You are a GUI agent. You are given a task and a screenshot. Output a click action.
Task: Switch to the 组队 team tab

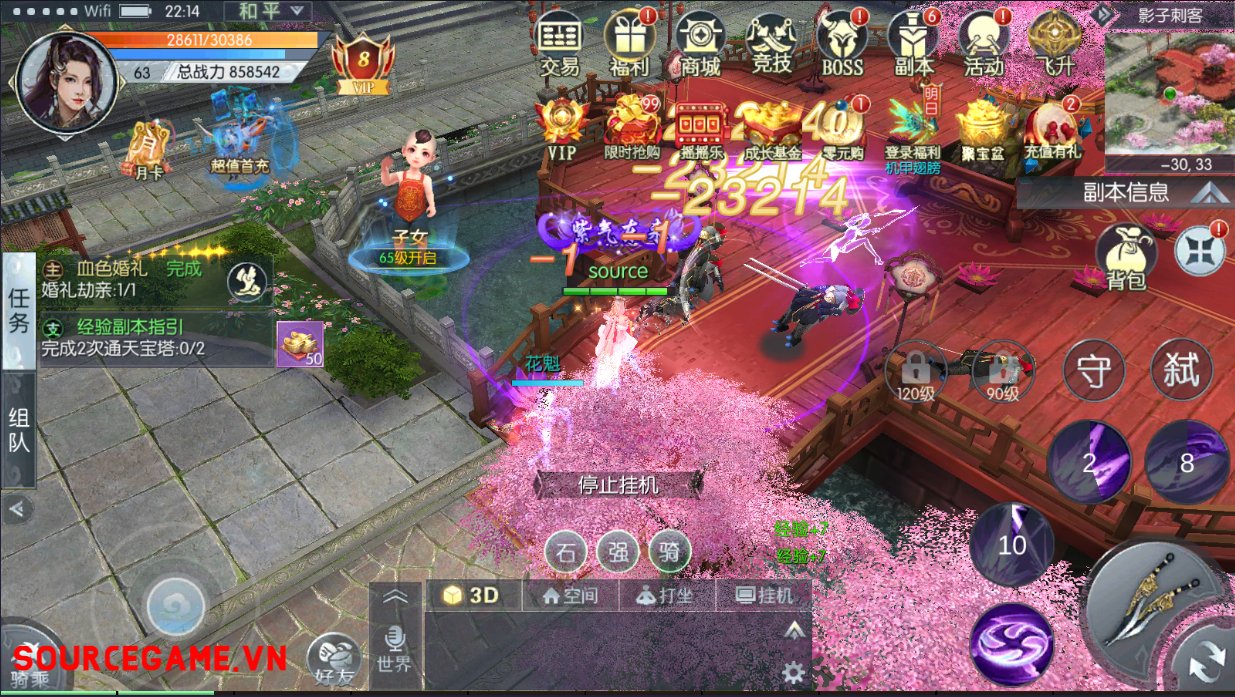[19, 430]
